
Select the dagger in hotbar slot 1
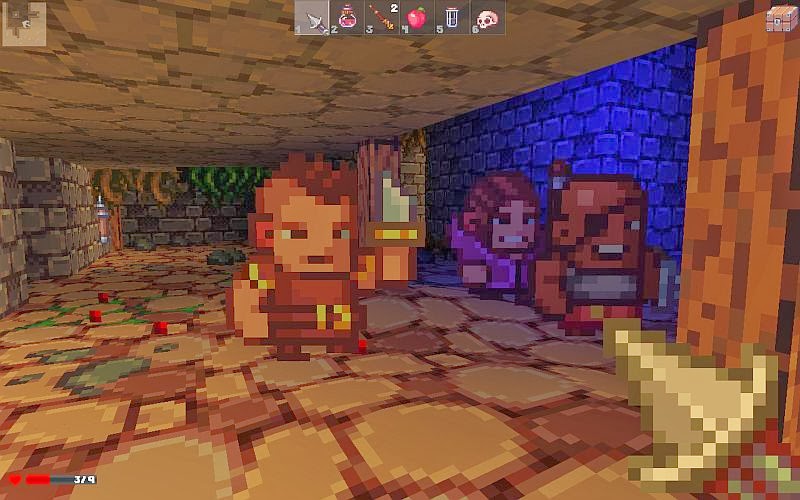312,18
